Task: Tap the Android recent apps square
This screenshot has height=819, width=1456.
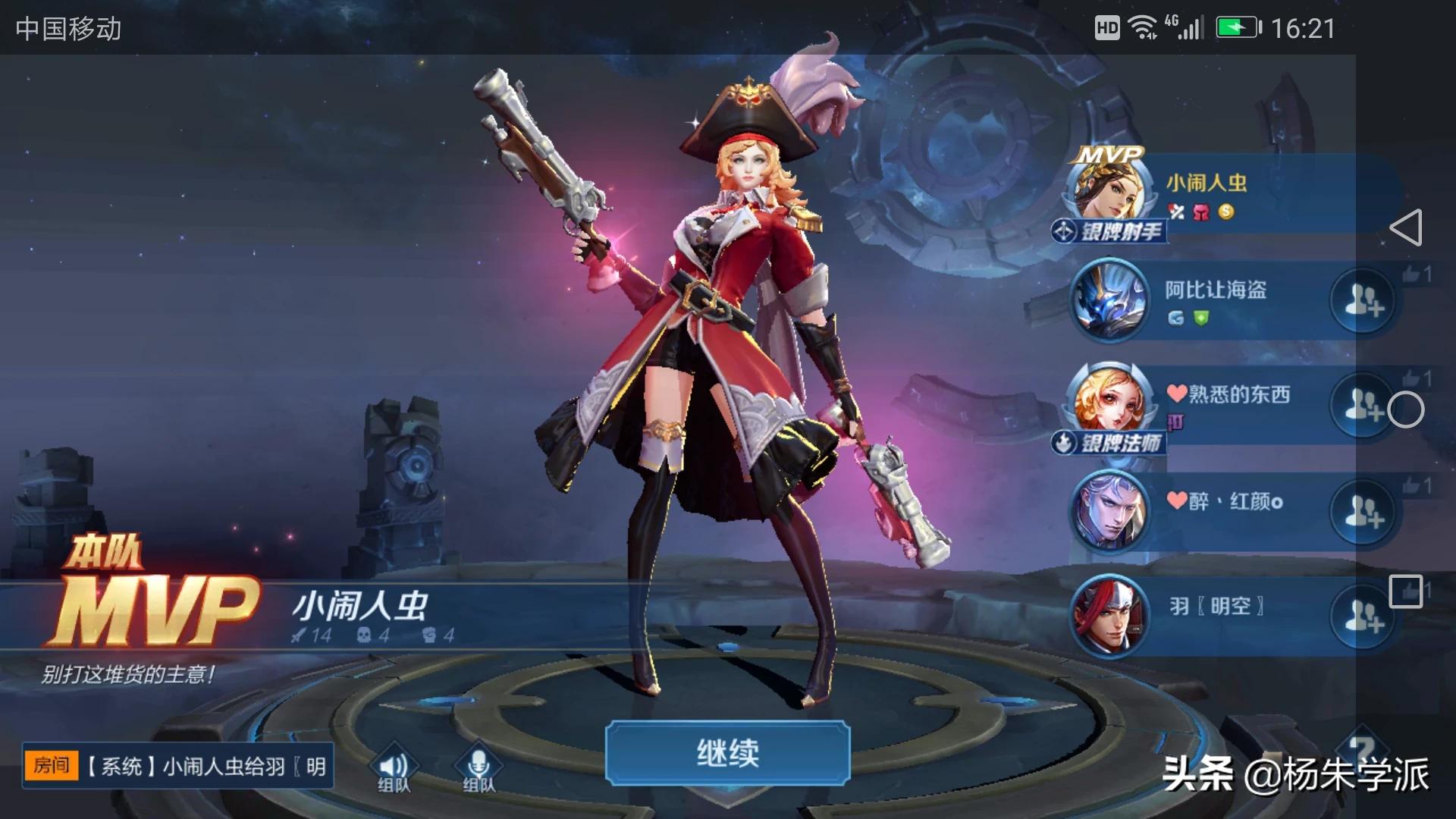Action: tap(1405, 591)
